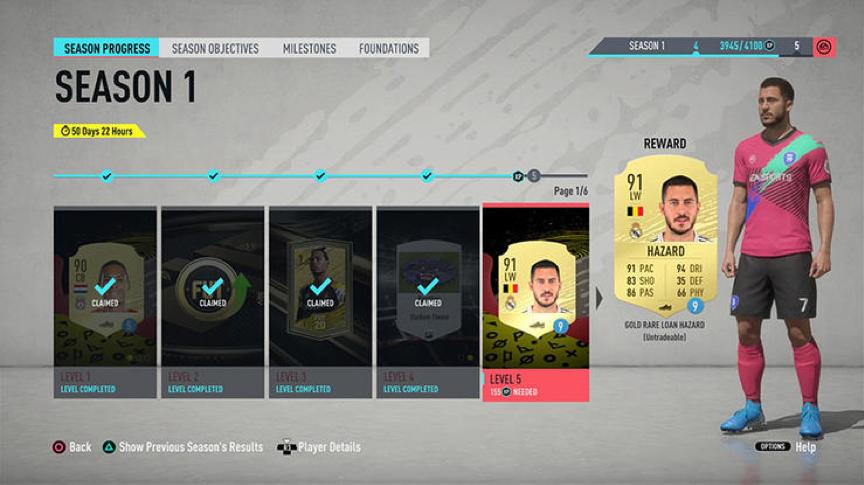This screenshot has height=485, width=864.
Task: Select the Level 1 claimed reward card
Action: point(105,301)
